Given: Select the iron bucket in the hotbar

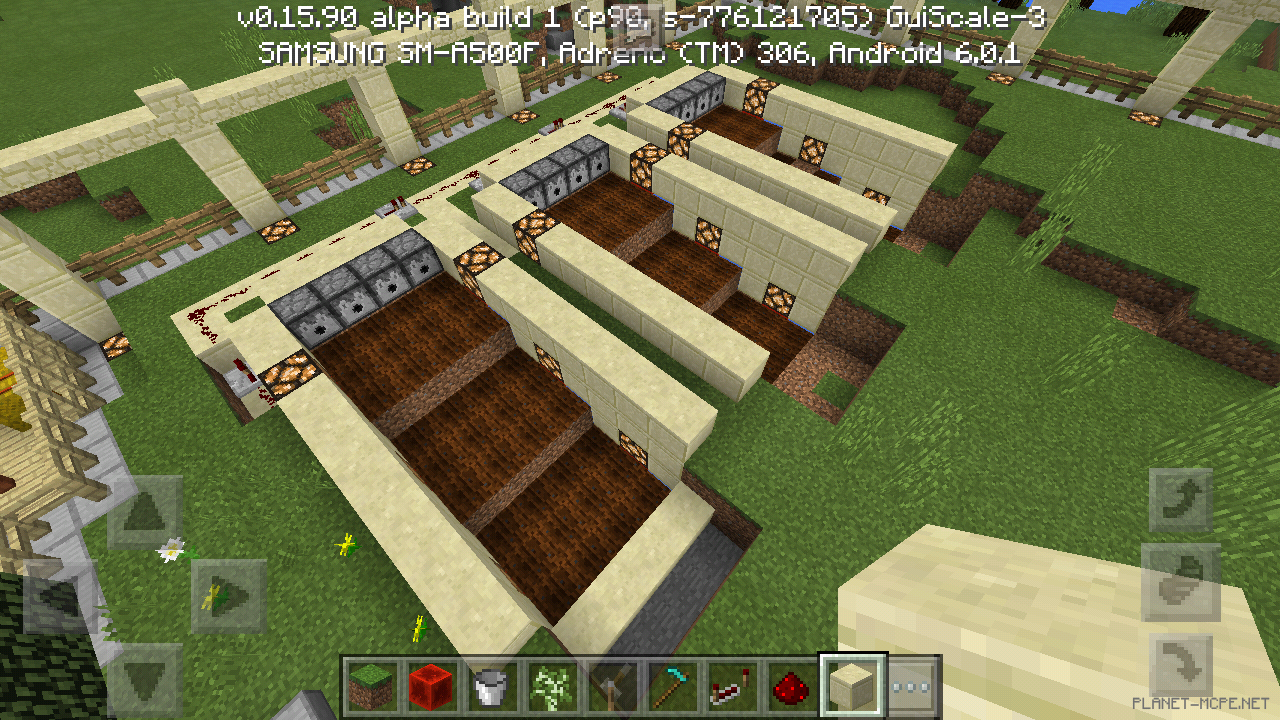Looking at the screenshot, I should pyautogui.click(x=489, y=686).
